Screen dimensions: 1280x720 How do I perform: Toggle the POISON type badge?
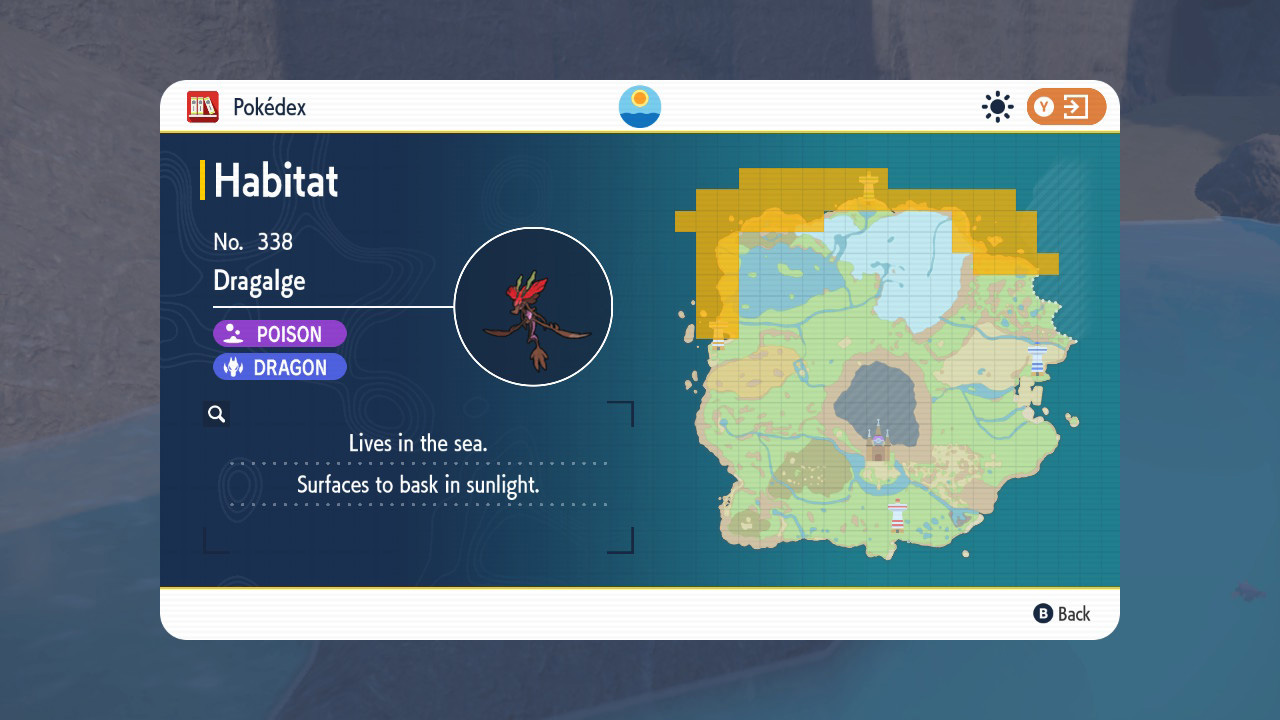[x=280, y=333]
